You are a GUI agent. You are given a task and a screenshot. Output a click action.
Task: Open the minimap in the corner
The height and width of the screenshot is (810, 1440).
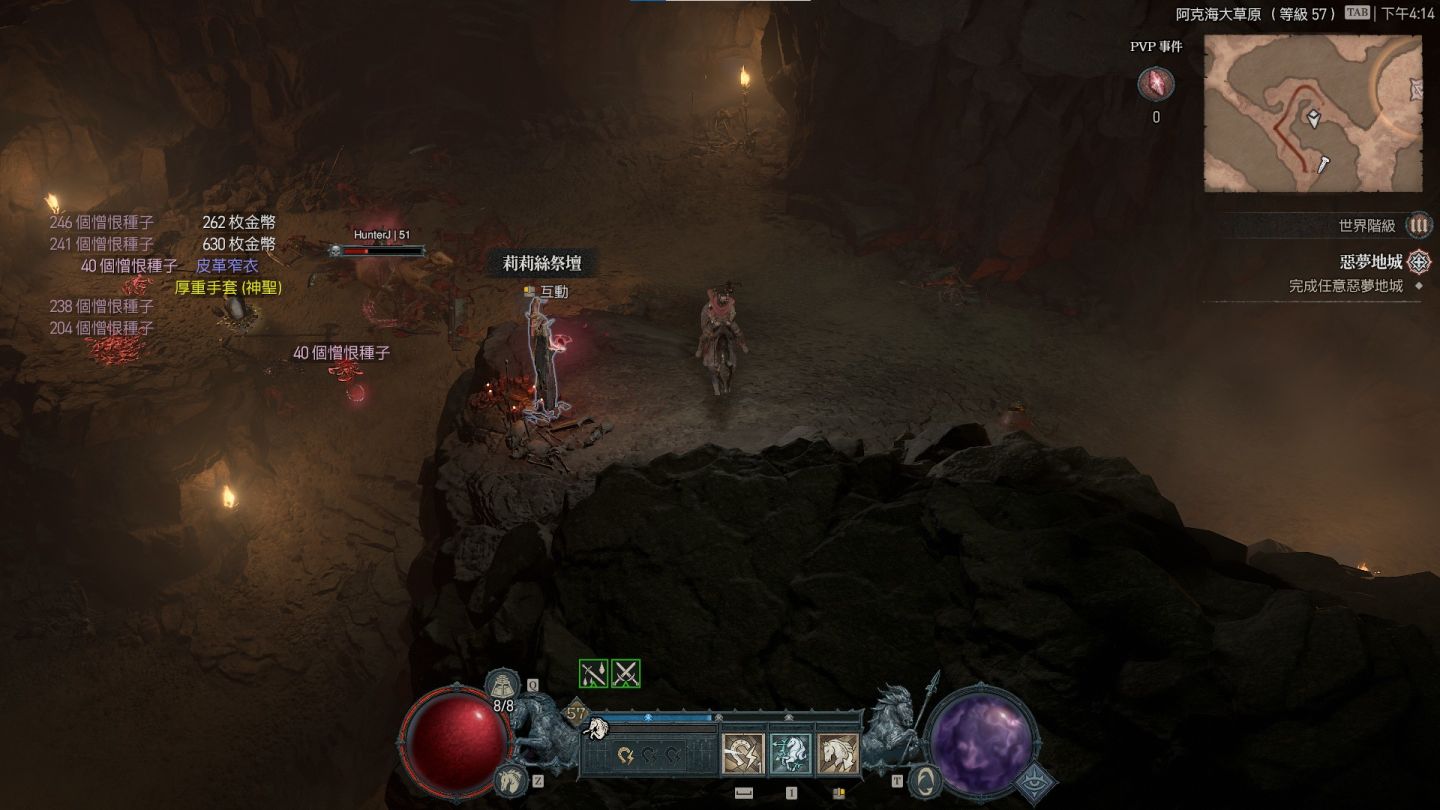1312,113
